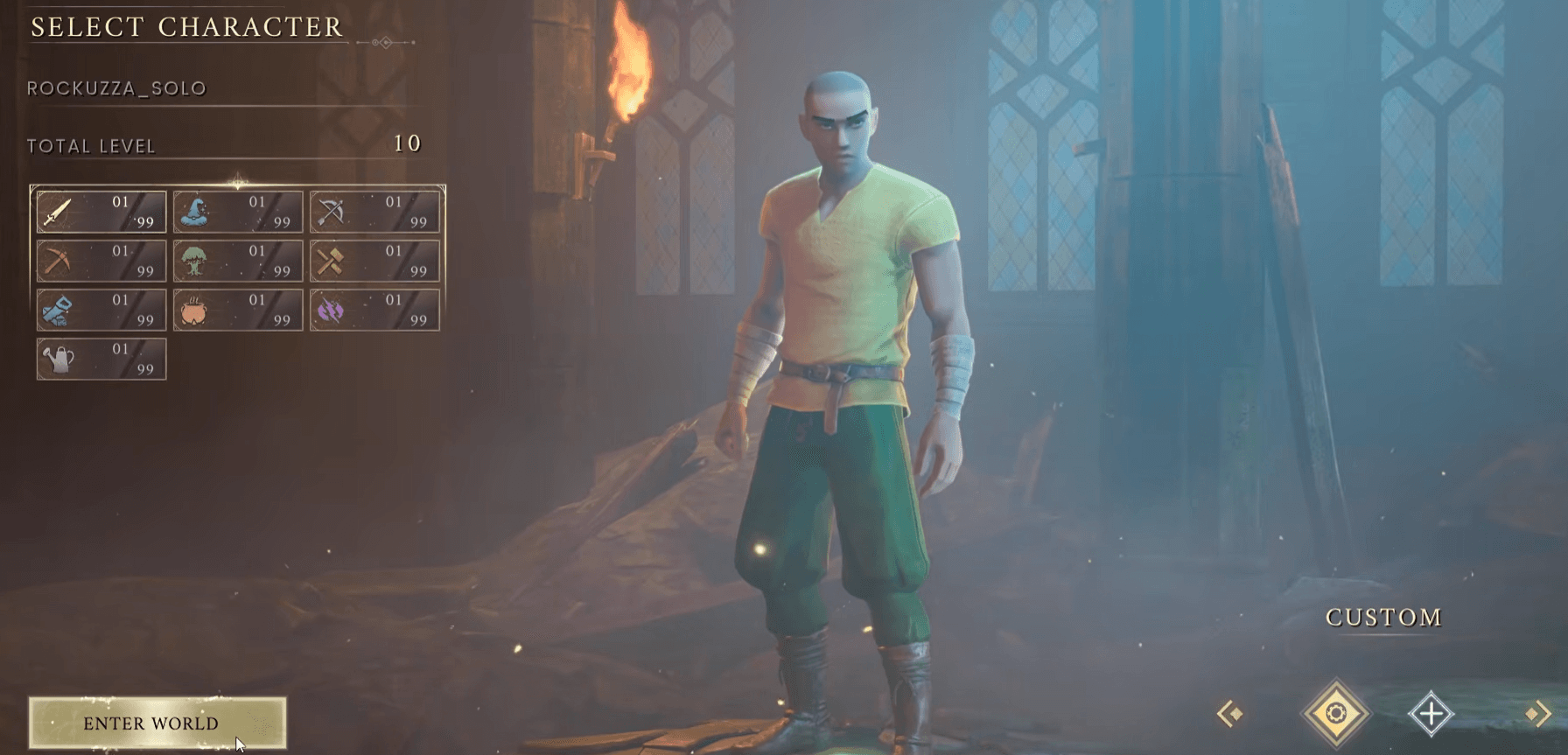Select the CUSTOM world label
Image resolution: width=1568 pixels, height=755 pixels.
(x=1382, y=618)
